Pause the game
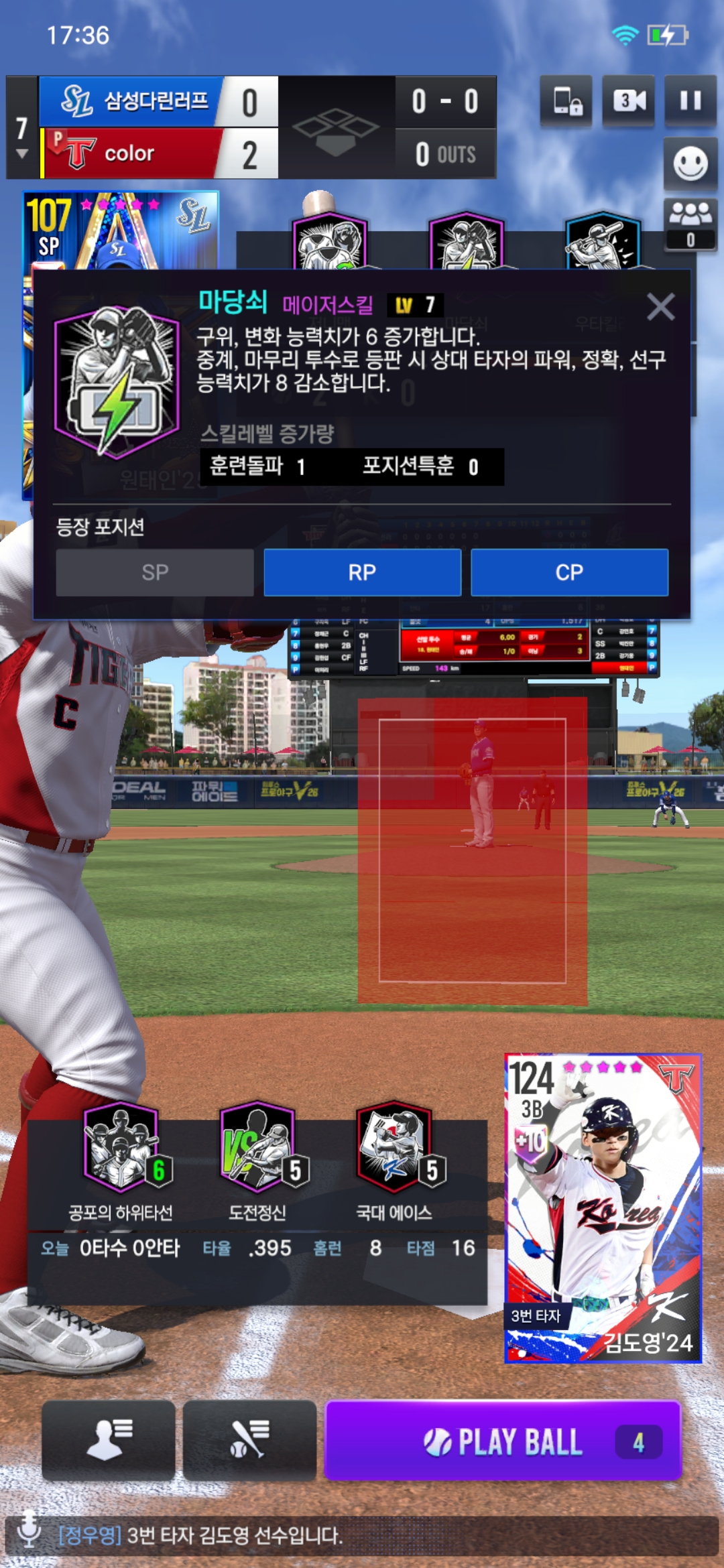 pos(690,101)
